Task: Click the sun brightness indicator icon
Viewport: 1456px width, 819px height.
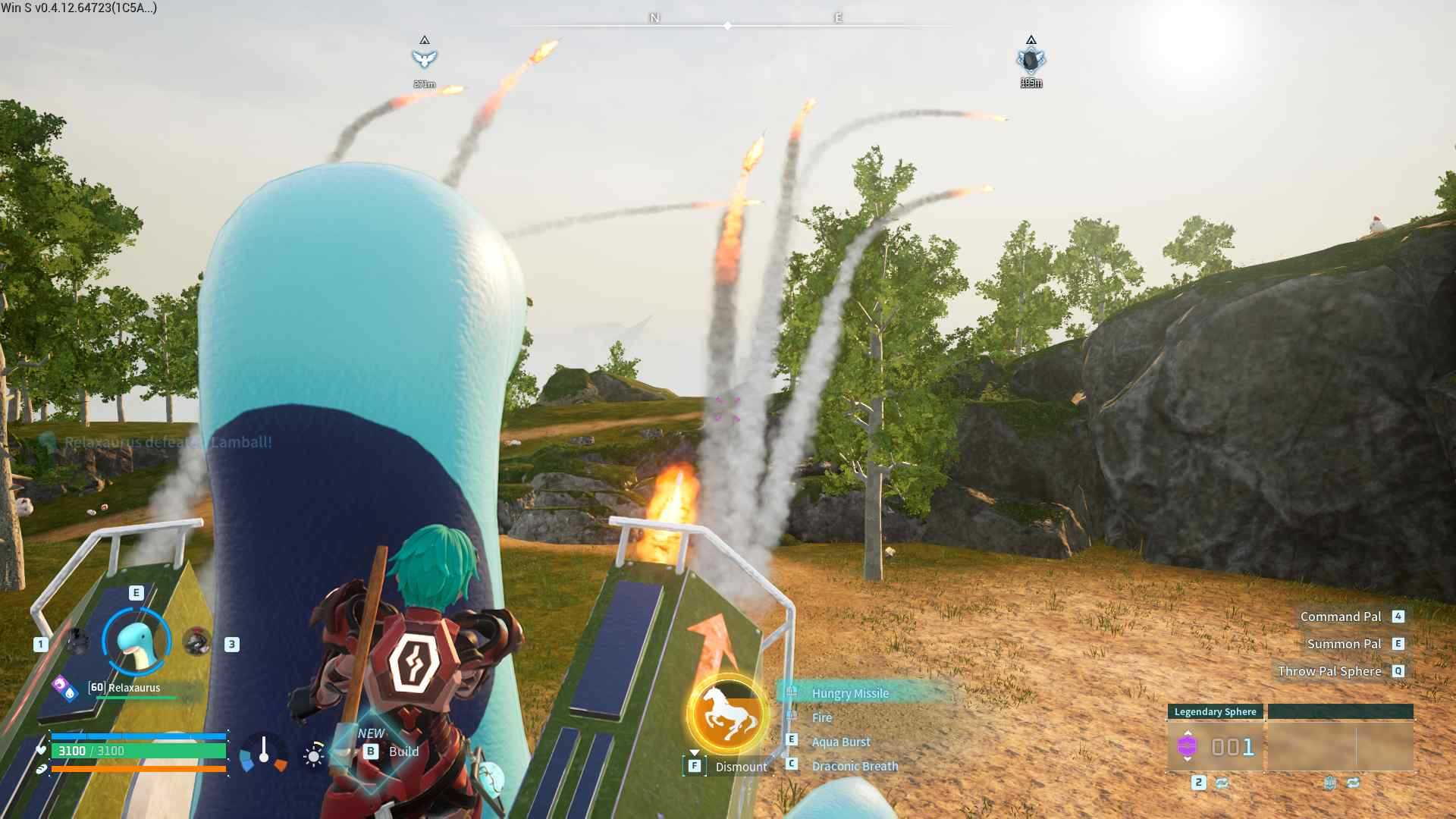Action: point(312,755)
